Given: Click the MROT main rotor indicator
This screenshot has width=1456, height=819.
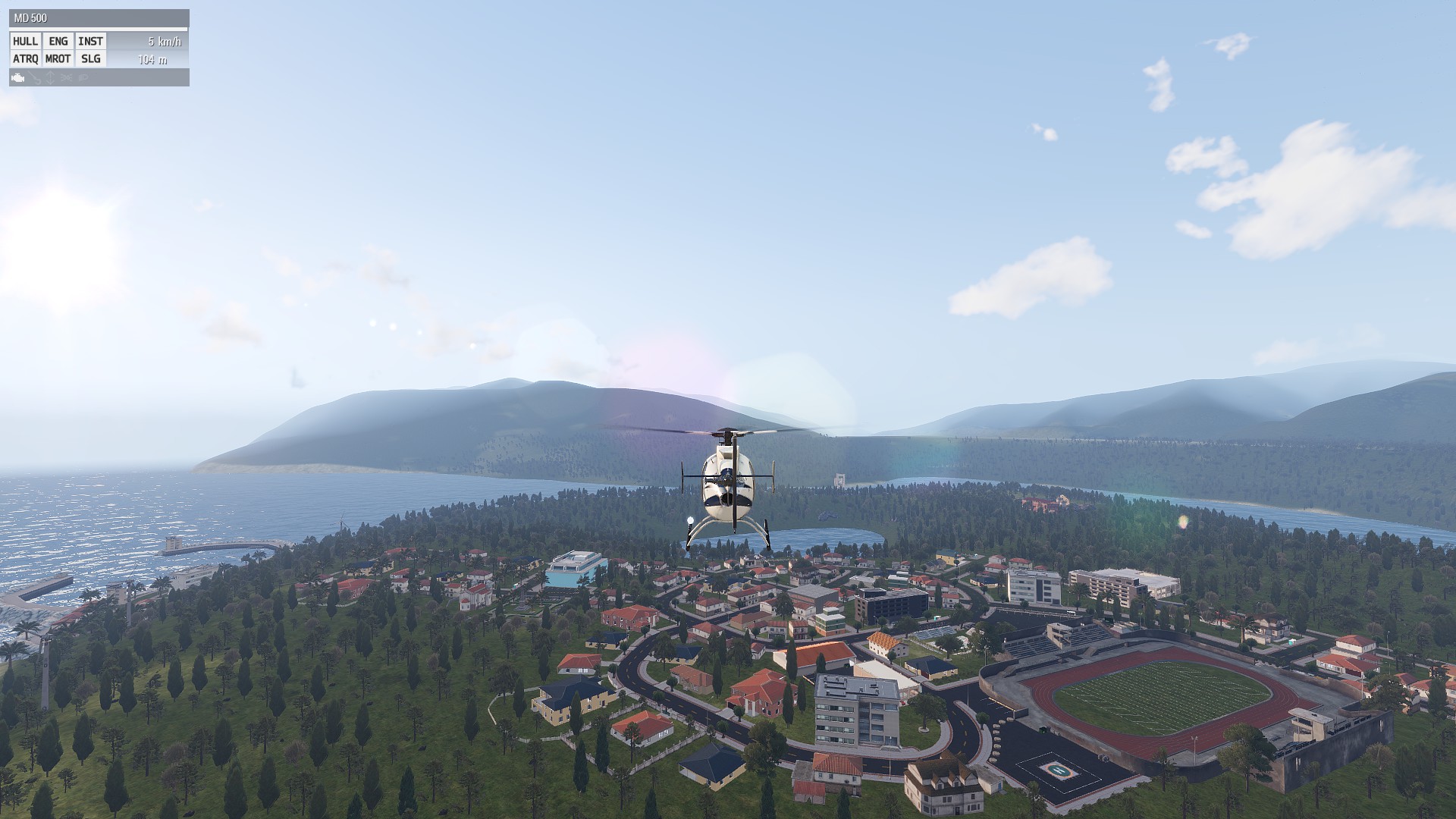Looking at the screenshot, I should 58,59.
